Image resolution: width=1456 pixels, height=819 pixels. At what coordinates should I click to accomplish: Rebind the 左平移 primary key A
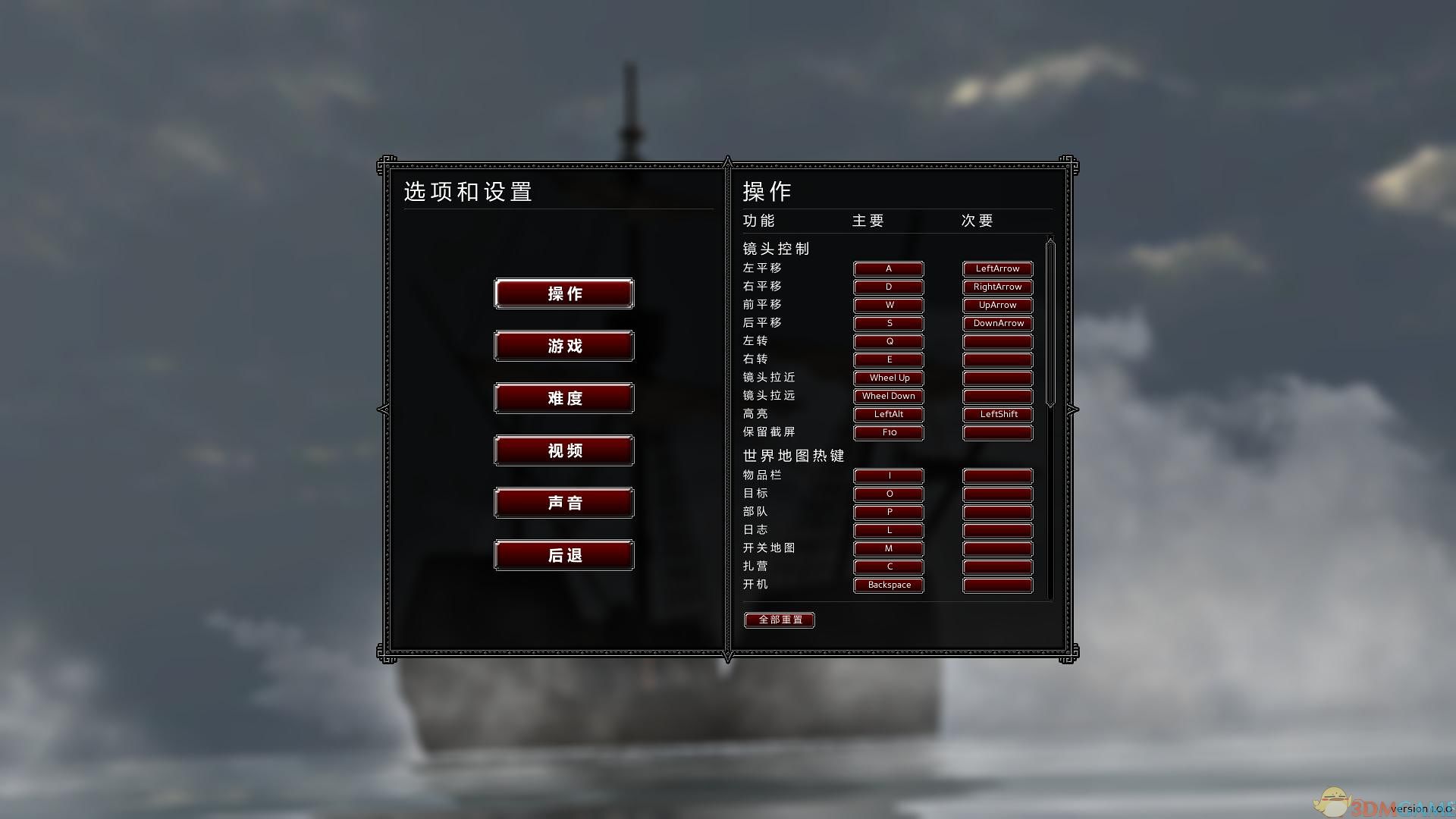[x=888, y=268]
